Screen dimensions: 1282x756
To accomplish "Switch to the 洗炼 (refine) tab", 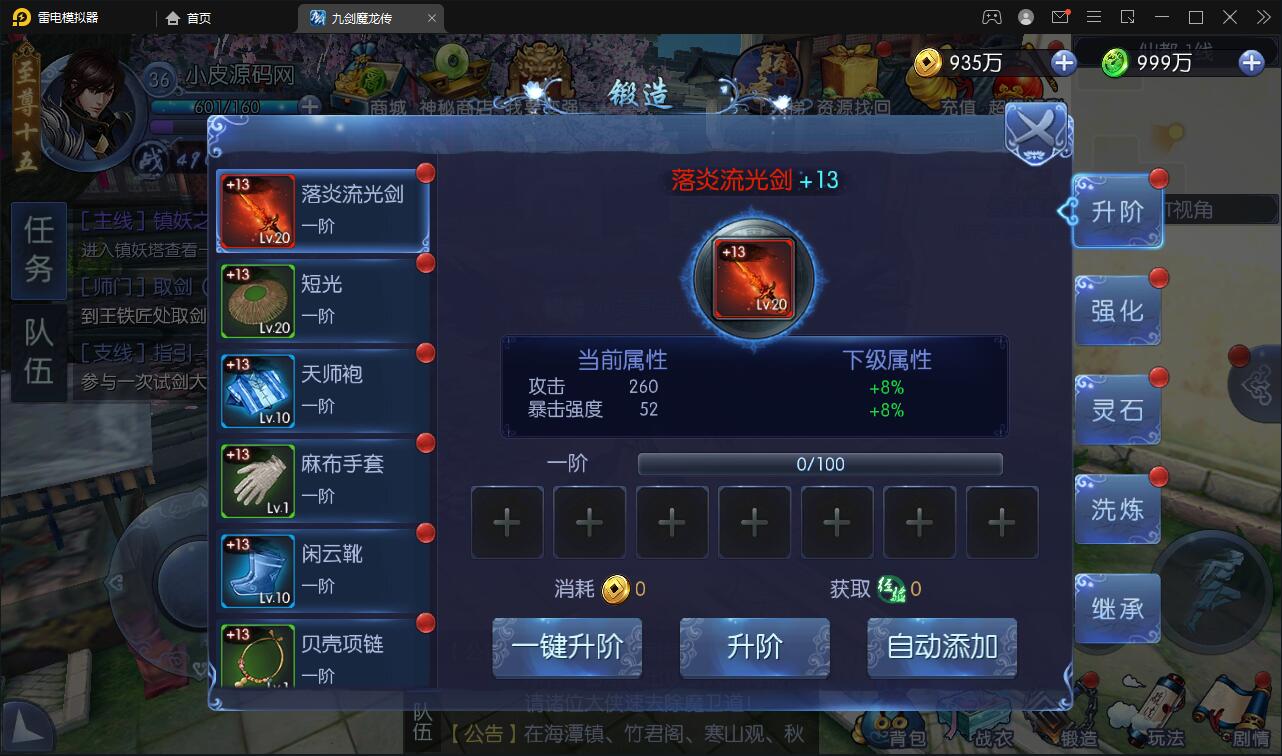I will coord(1117,510).
